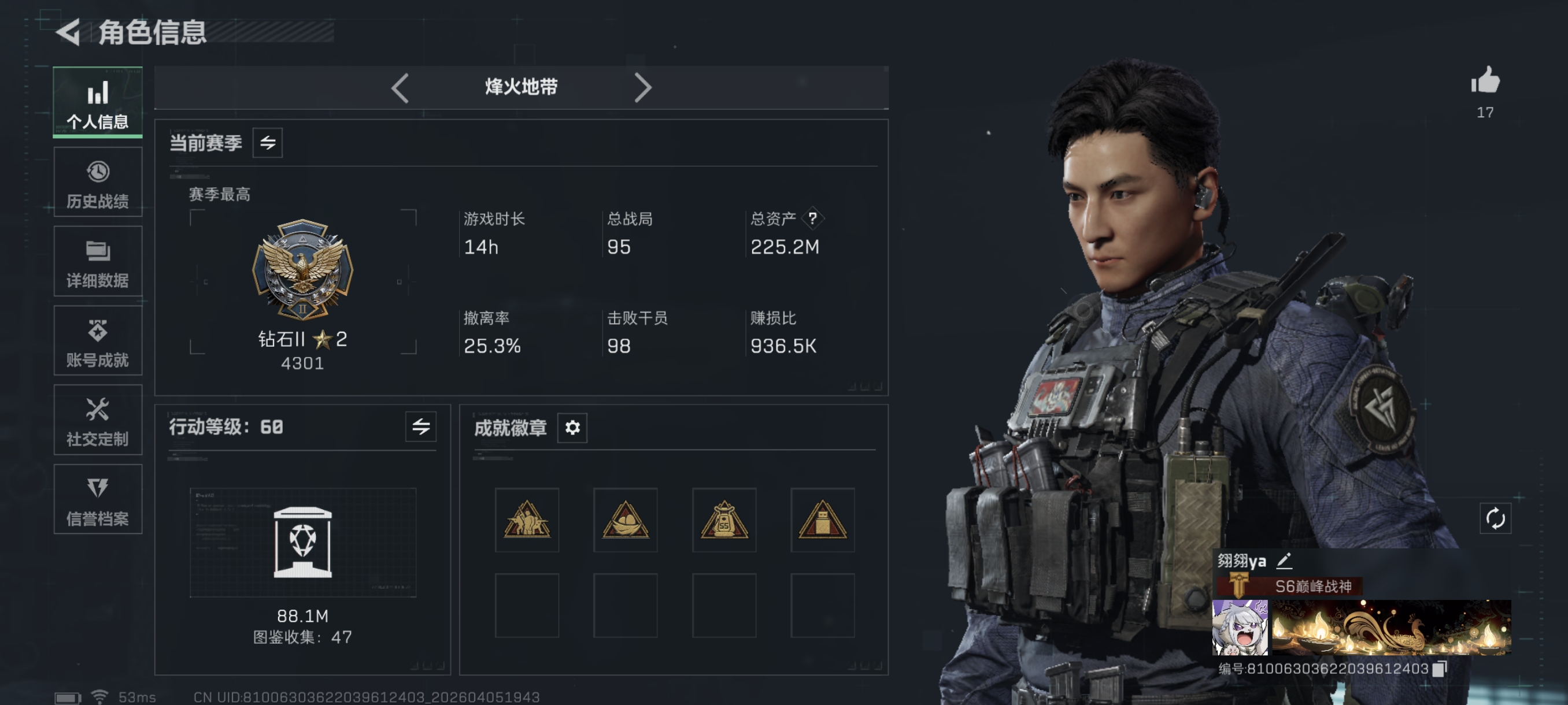1568x705 pixels.
Task: Edit the player name 翎翎ya
Action: point(1284,560)
